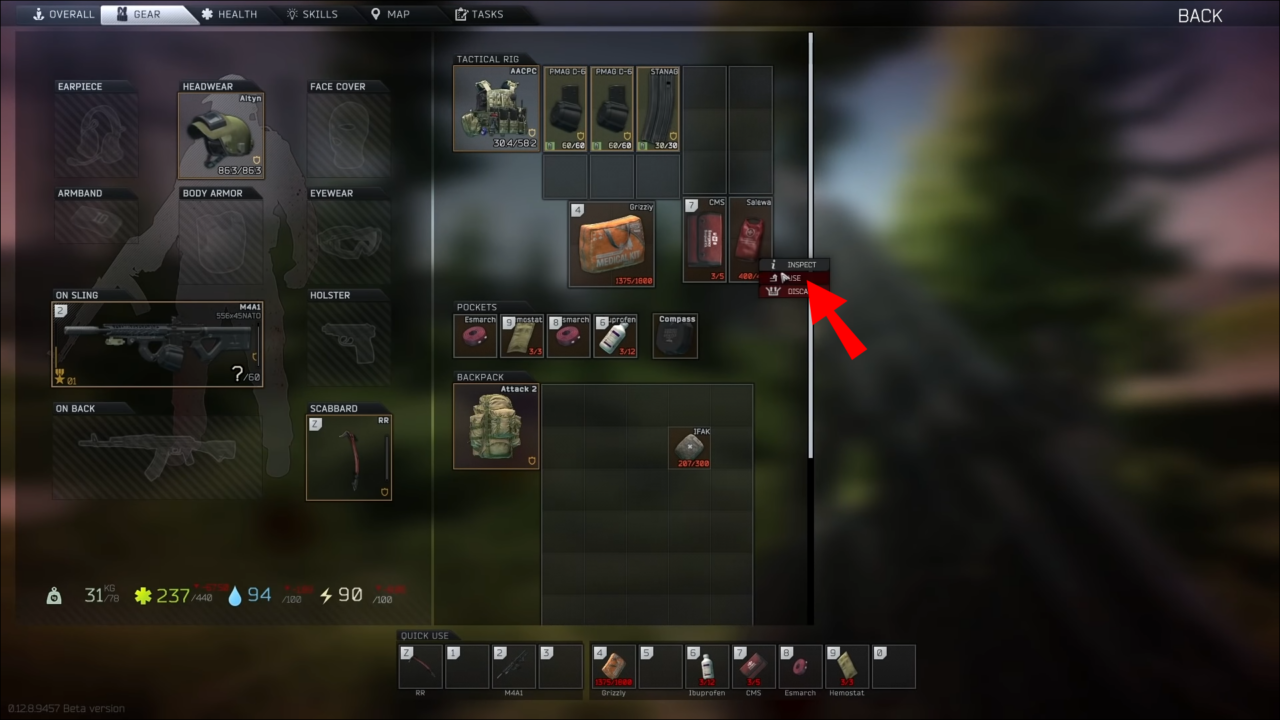Select the Salewa first aid kit

(750, 240)
